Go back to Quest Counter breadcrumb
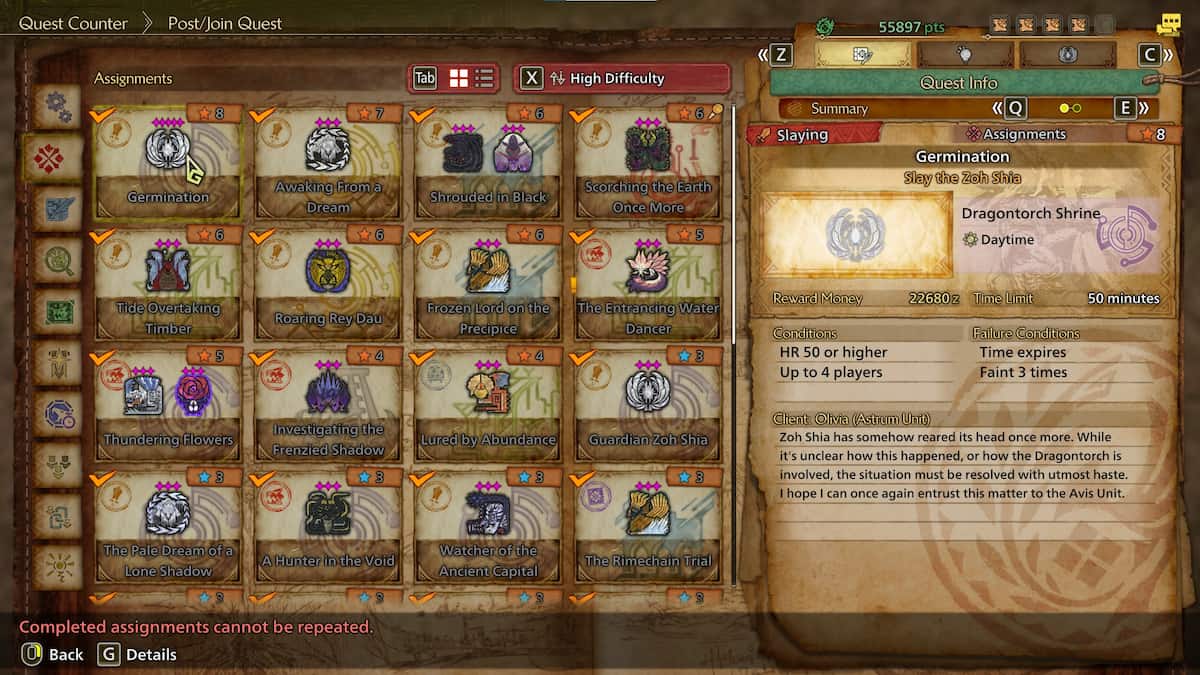 click(73, 23)
